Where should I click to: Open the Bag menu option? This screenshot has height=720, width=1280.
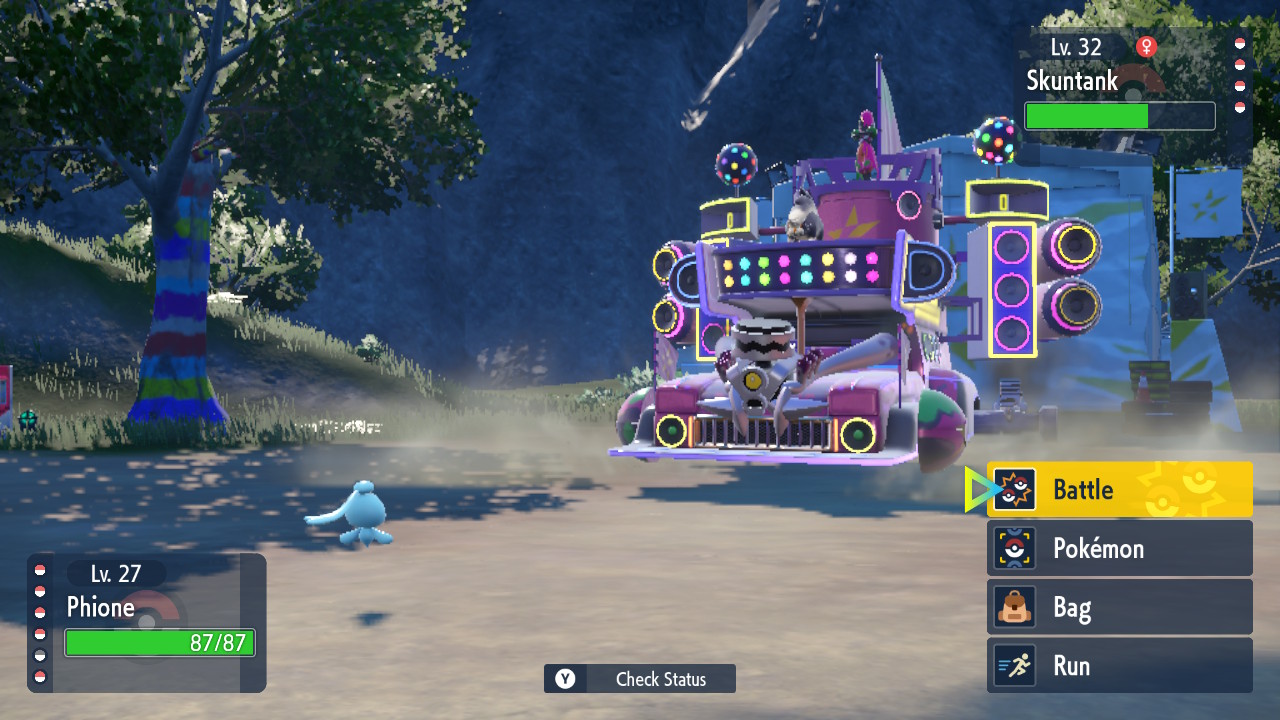[x=1119, y=607]
